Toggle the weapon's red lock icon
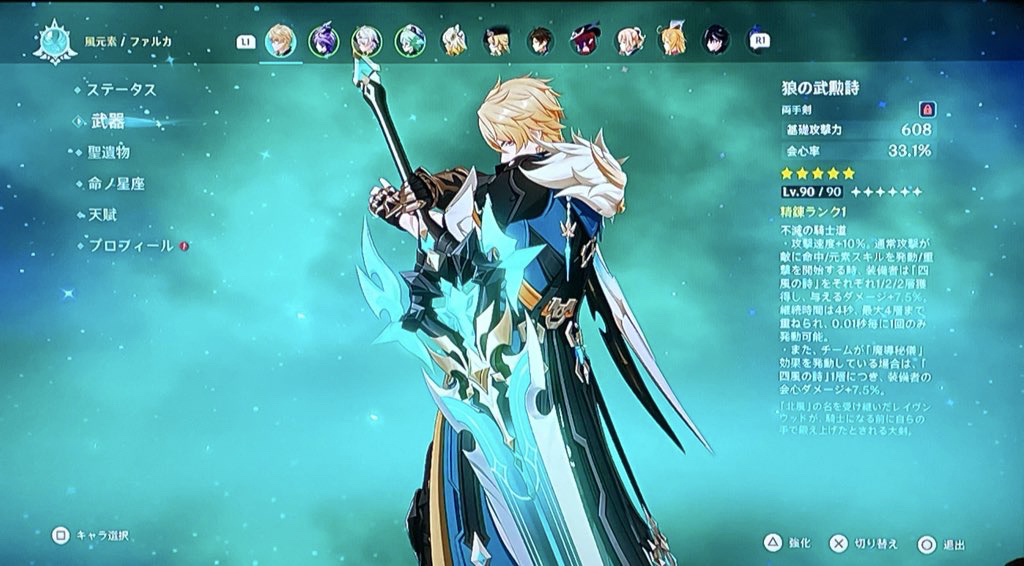Image resolution: width=1024 pixels, height=566 pixels. coord(925,109)
